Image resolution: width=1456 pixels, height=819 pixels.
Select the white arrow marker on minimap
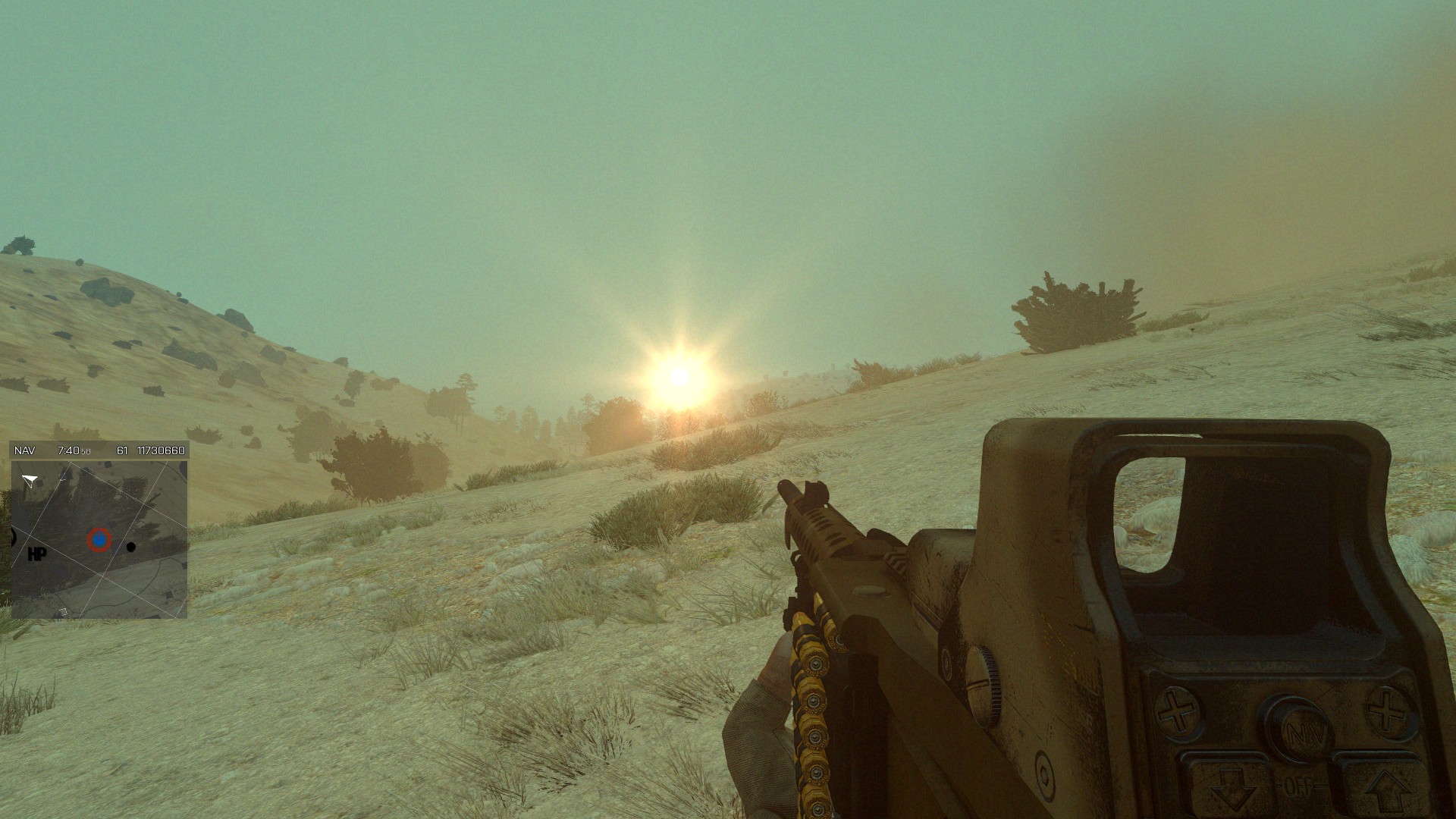(30, 480)
